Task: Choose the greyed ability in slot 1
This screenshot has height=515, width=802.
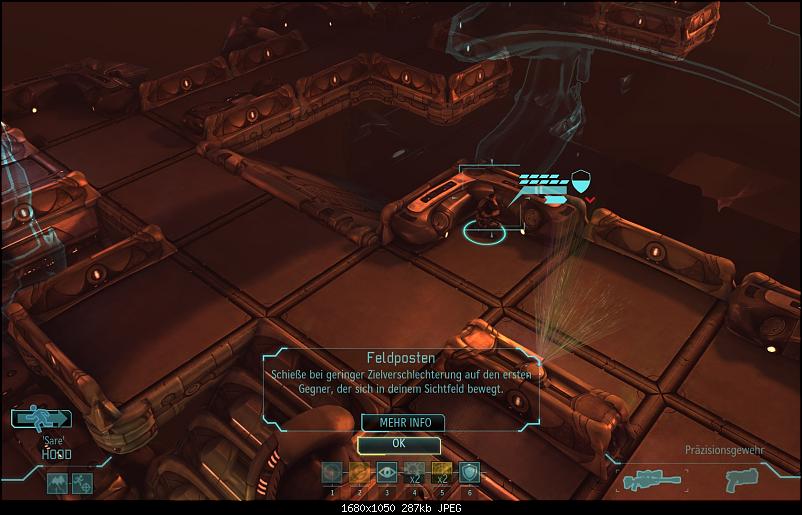Action: (331, 473)
